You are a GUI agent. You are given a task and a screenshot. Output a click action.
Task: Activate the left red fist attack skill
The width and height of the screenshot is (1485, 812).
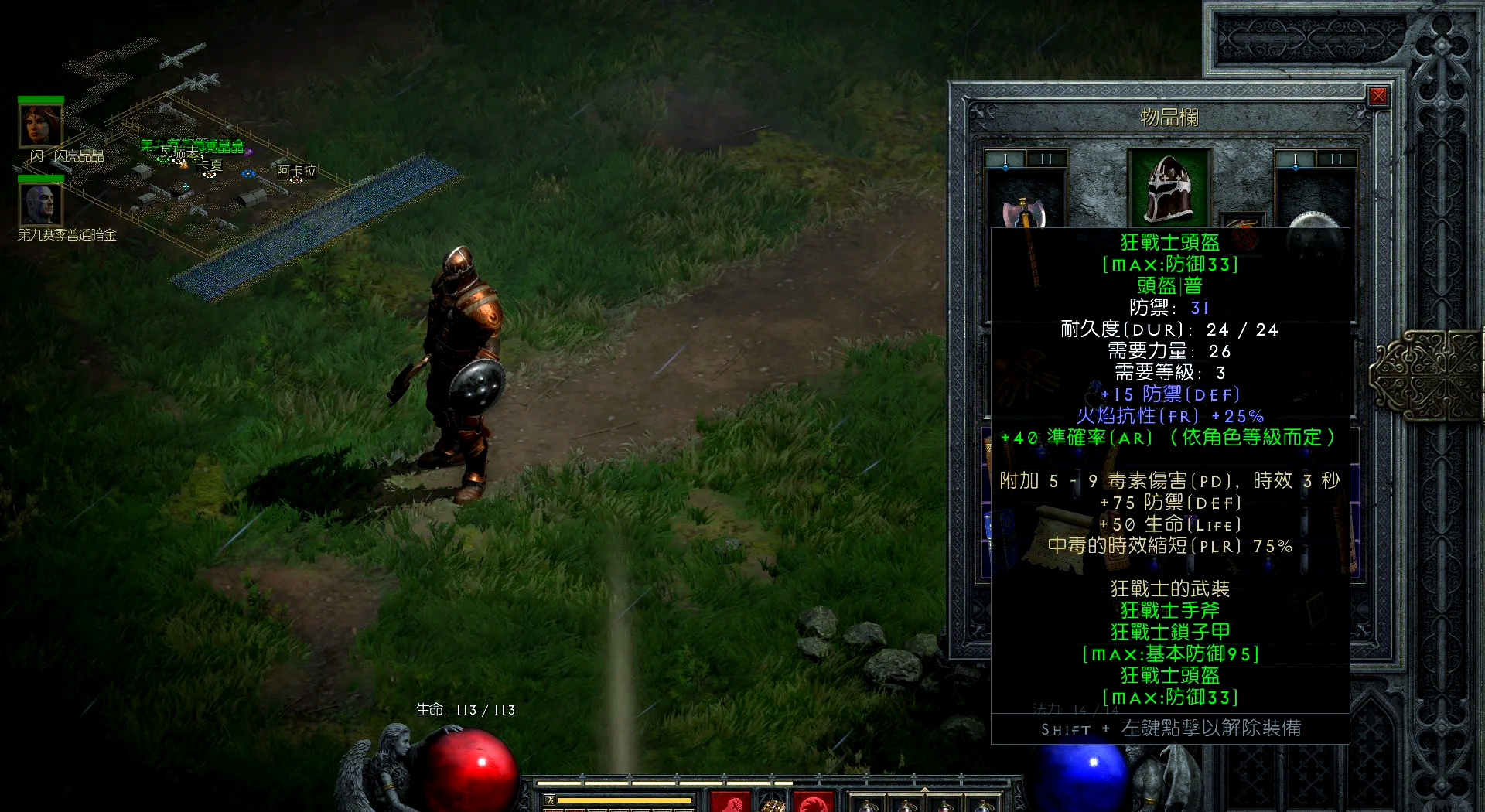[729, 802]
